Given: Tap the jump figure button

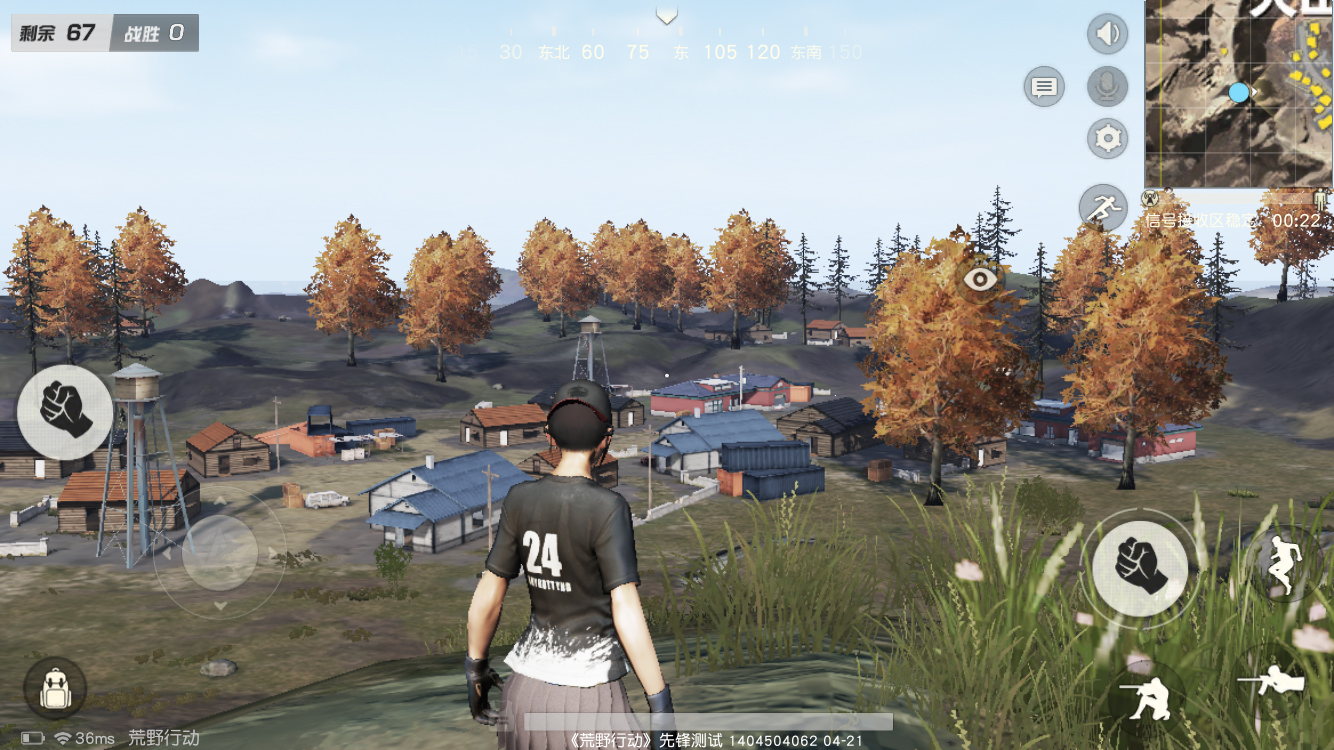Looking at the screenshot, I should pos(1282,564).
